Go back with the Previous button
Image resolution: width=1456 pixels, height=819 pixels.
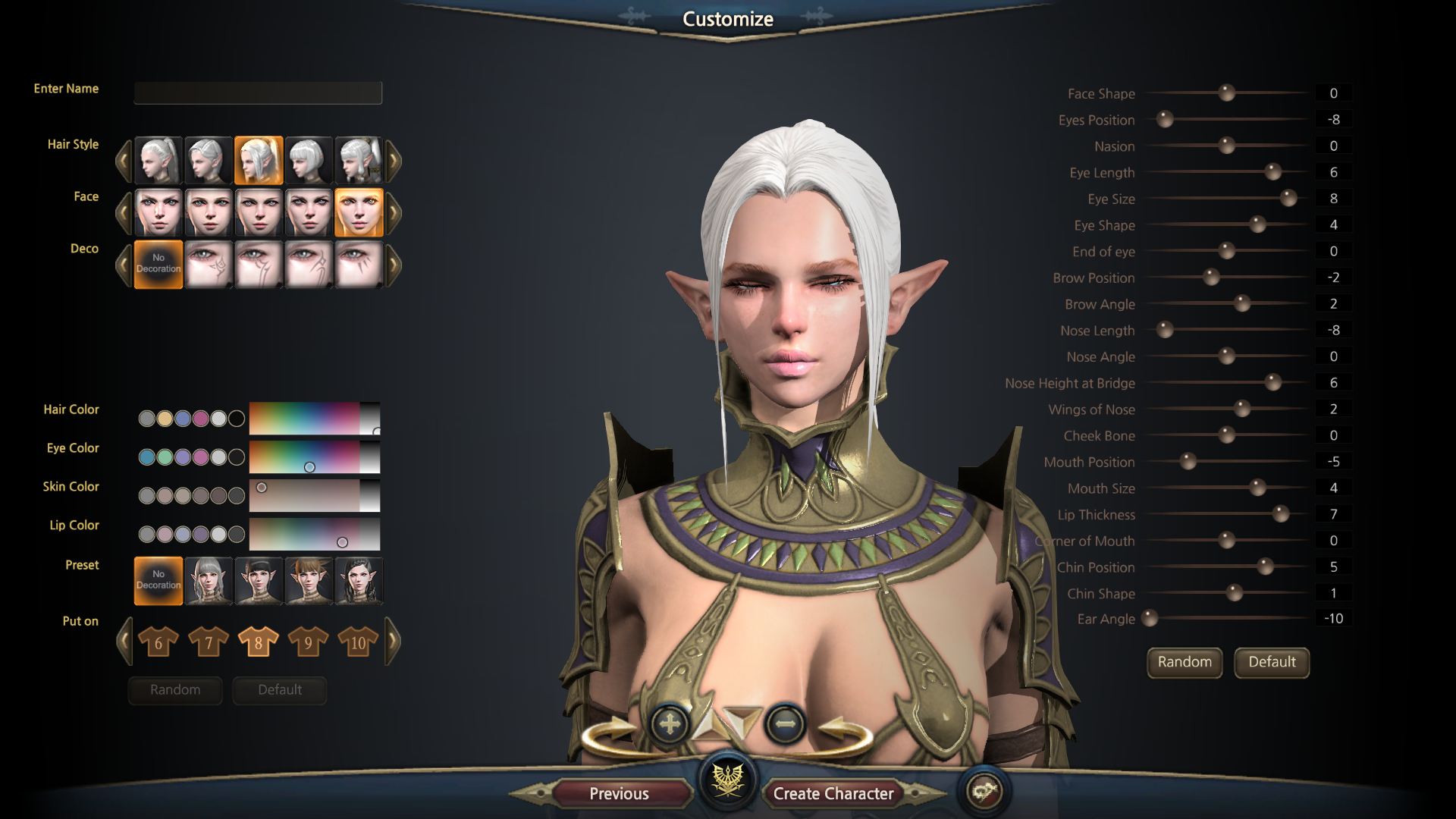point(619,793)
